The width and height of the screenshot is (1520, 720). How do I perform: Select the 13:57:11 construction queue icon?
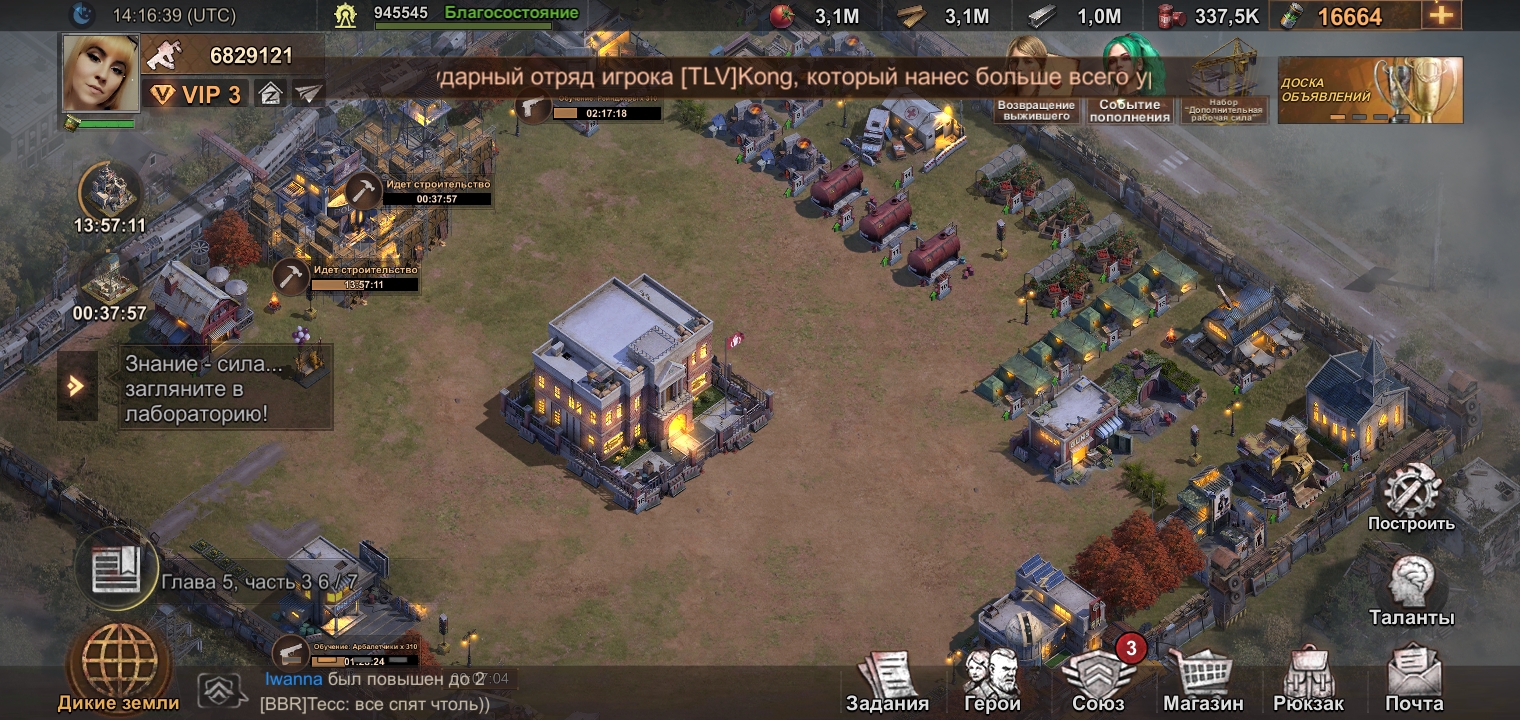coord(110,191)
